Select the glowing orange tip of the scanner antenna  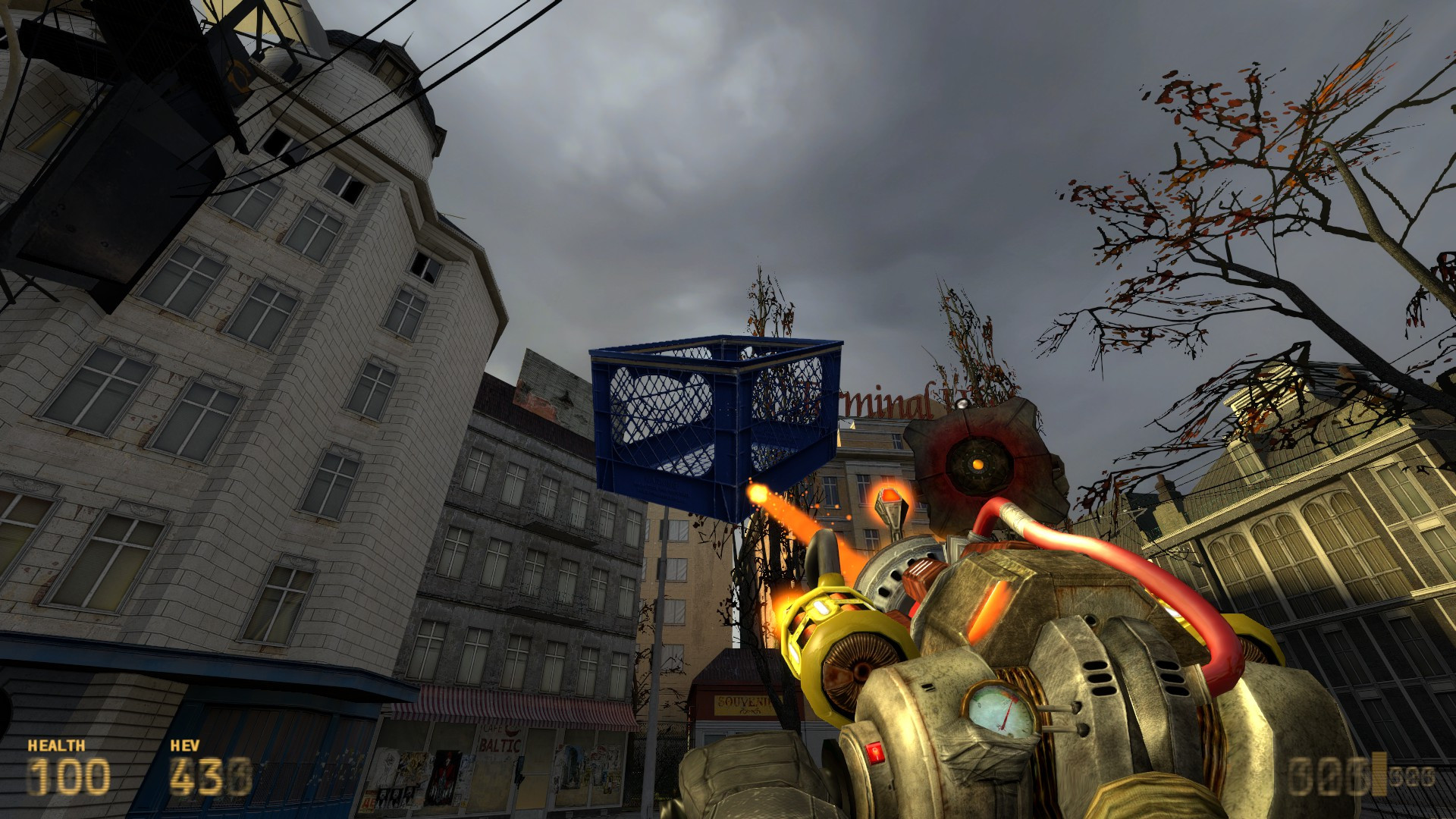(x=889, y=496)
